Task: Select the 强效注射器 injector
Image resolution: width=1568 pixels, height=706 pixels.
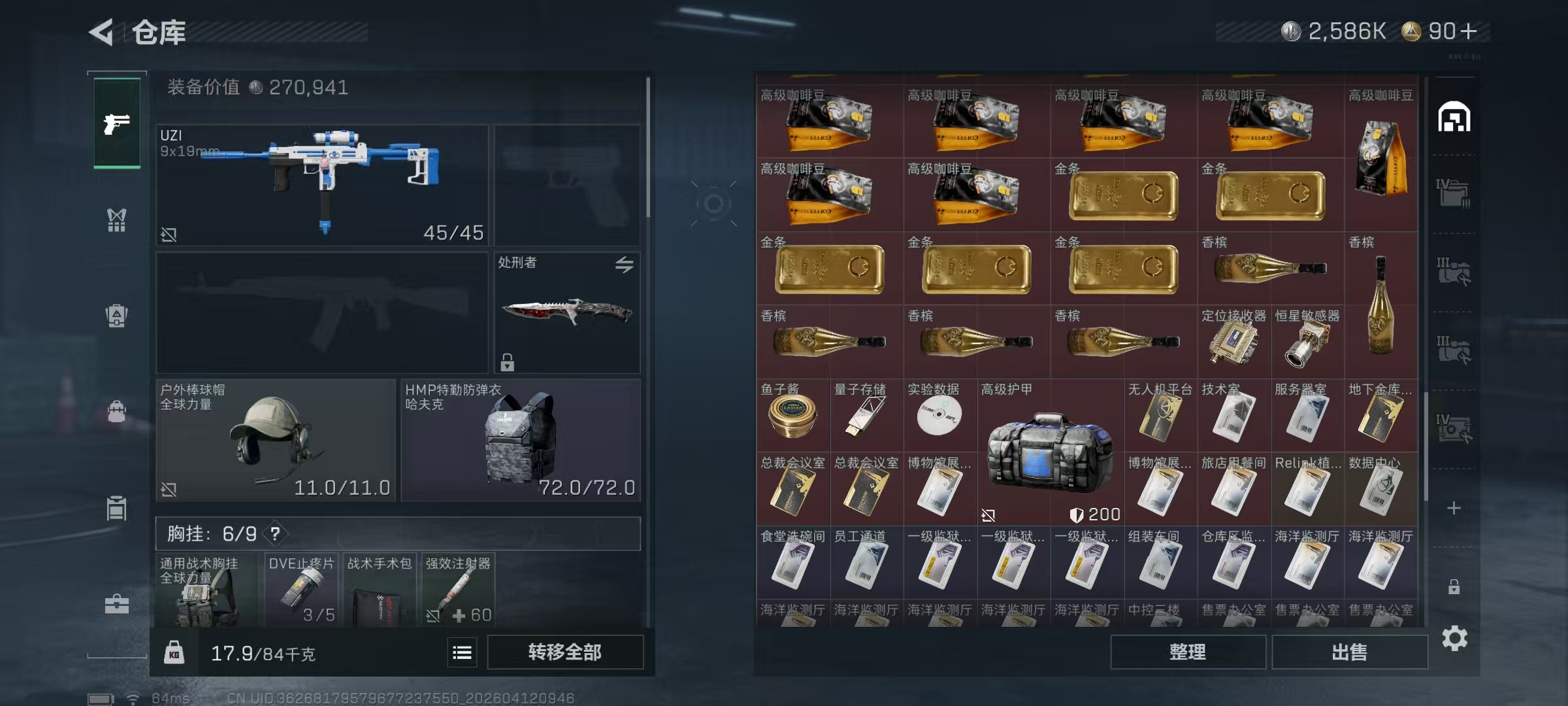Action: click(x=457, y=590)
